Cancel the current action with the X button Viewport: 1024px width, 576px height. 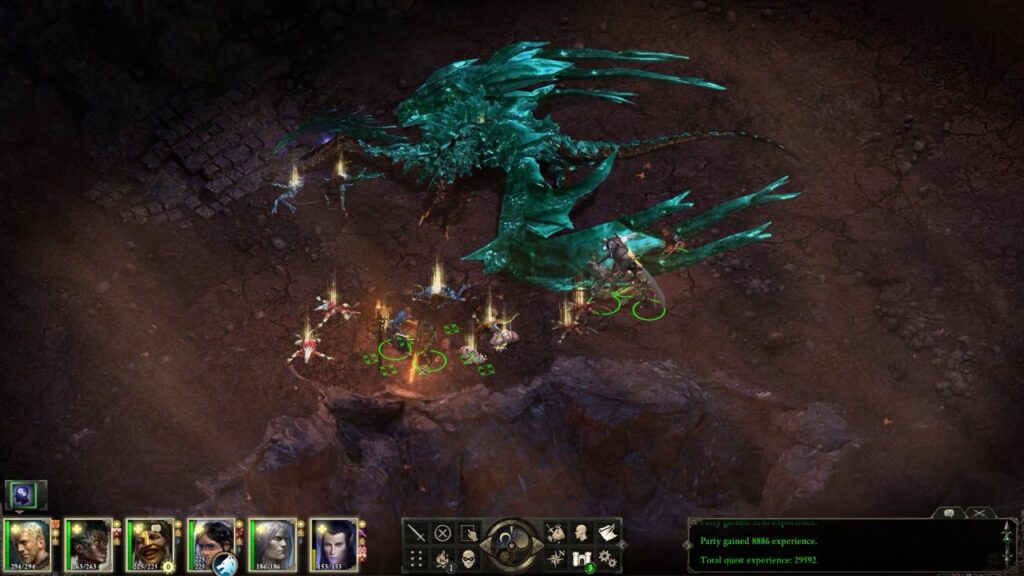442,533
